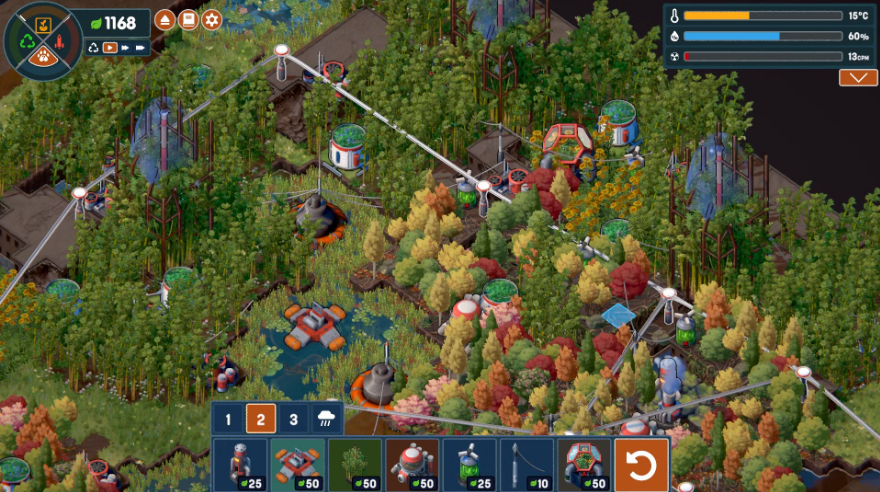Open the green recycle phase on the wheel
The image size is (880, 492).
(x=25, y=42)
